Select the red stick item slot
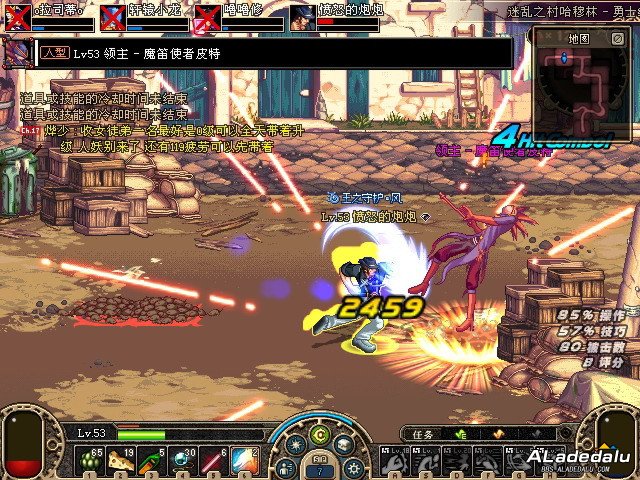 213,460
